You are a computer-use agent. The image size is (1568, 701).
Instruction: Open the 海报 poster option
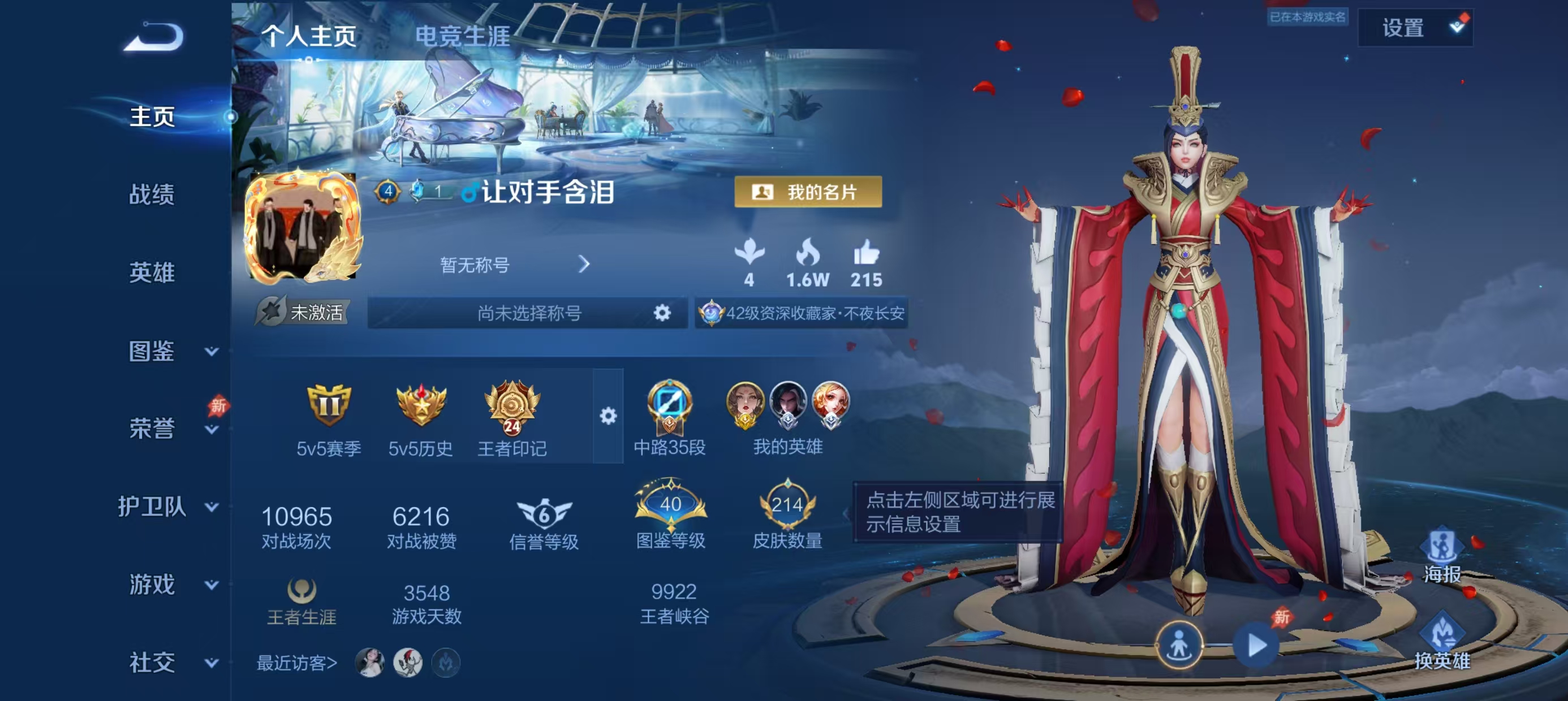coord(1441,556)
